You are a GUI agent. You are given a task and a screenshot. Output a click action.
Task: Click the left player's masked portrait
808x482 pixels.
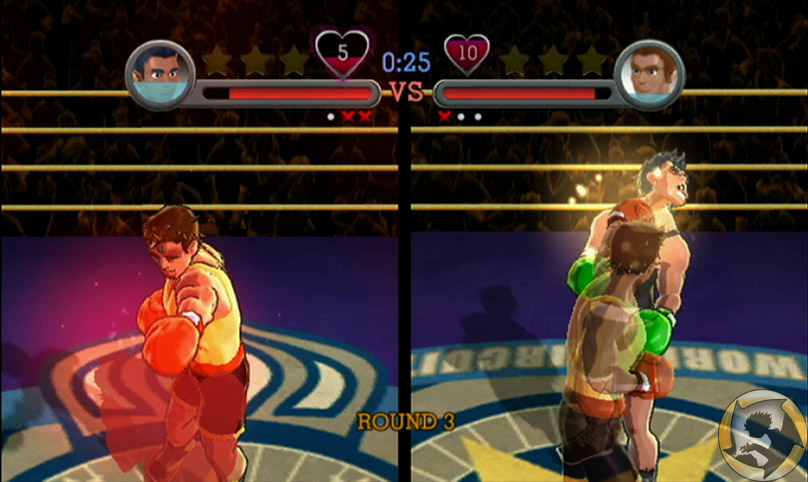pos(159,75)
